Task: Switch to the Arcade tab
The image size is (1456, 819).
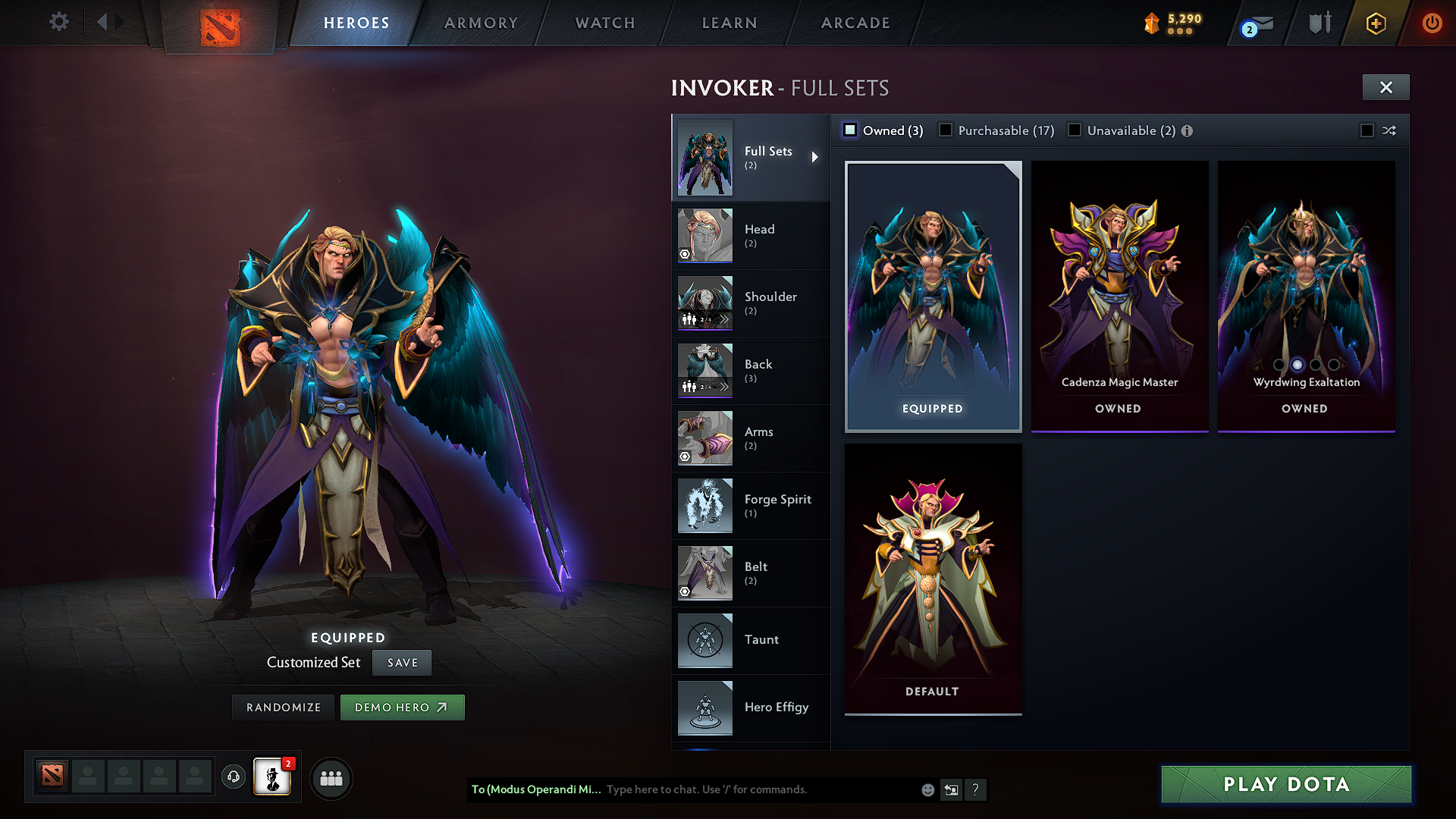Action: (x=855, y=23)
